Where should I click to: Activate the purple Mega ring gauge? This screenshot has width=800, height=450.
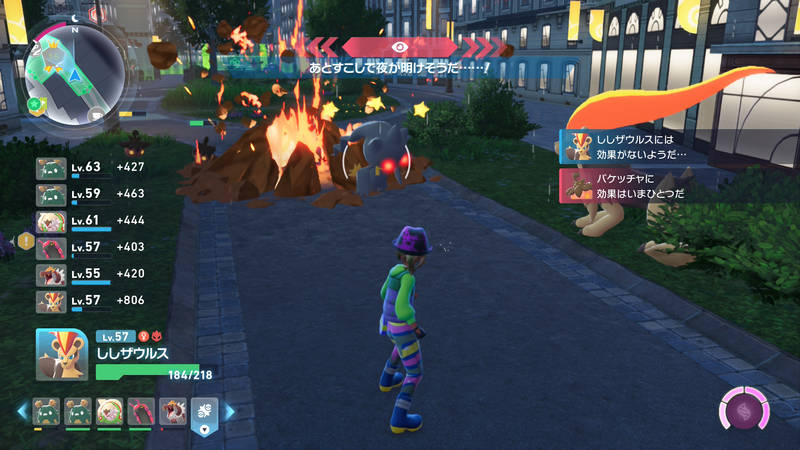(x=744, y=410)
